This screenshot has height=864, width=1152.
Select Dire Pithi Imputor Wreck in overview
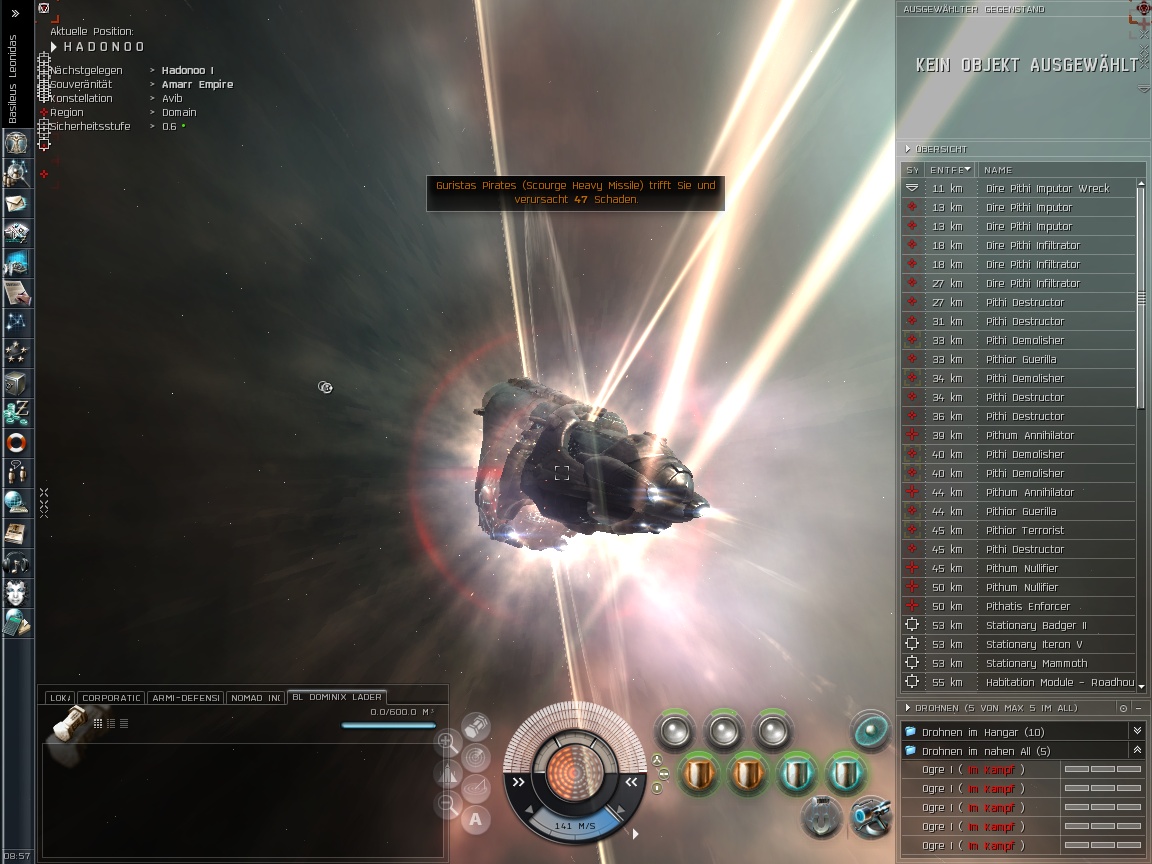1047,188
